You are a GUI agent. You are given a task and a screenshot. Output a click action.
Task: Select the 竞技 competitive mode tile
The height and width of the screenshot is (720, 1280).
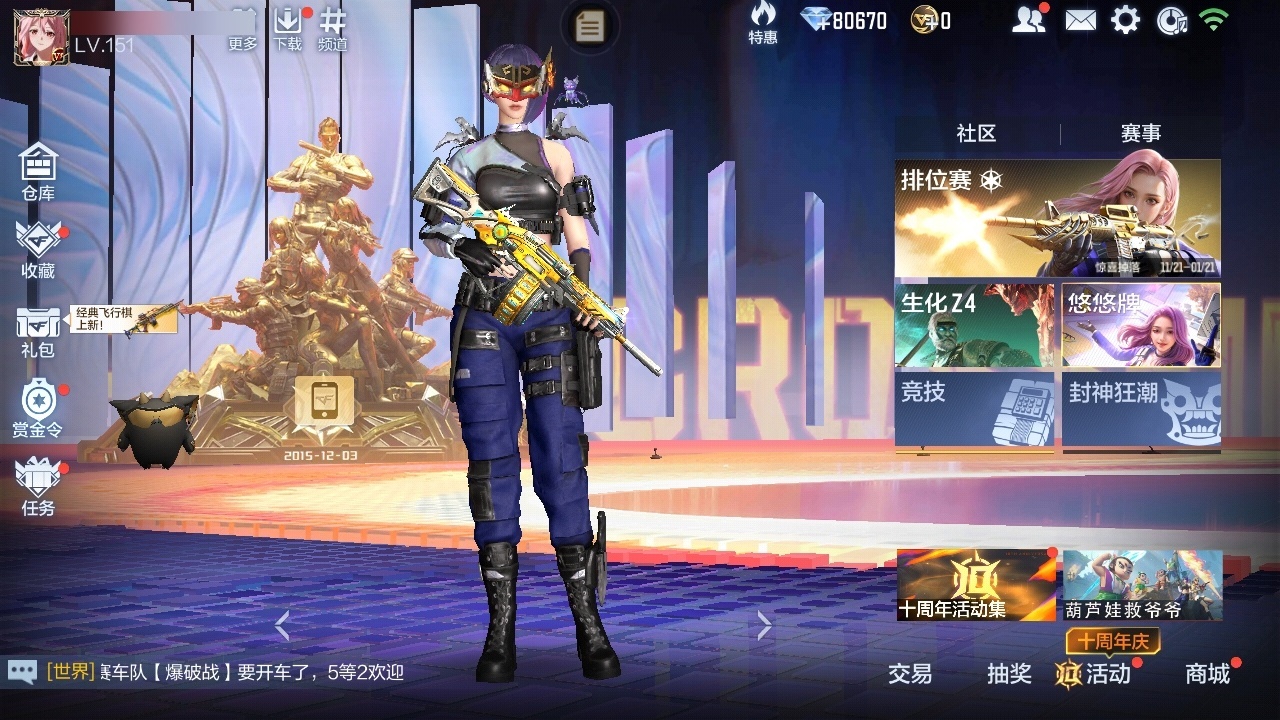974,408
